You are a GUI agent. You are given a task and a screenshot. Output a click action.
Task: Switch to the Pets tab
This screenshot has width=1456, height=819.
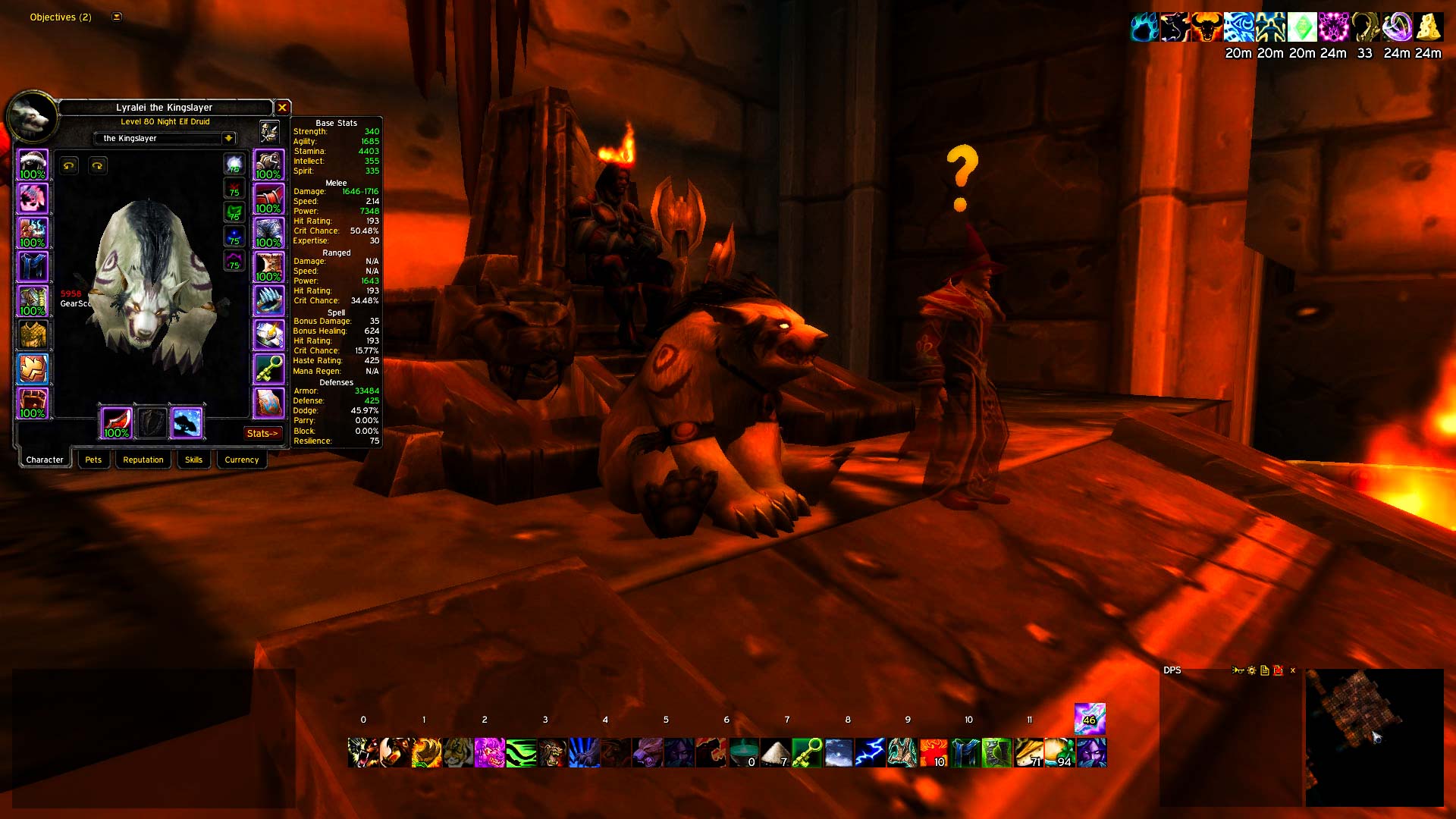pyautogui.click(x=93, y=460)
